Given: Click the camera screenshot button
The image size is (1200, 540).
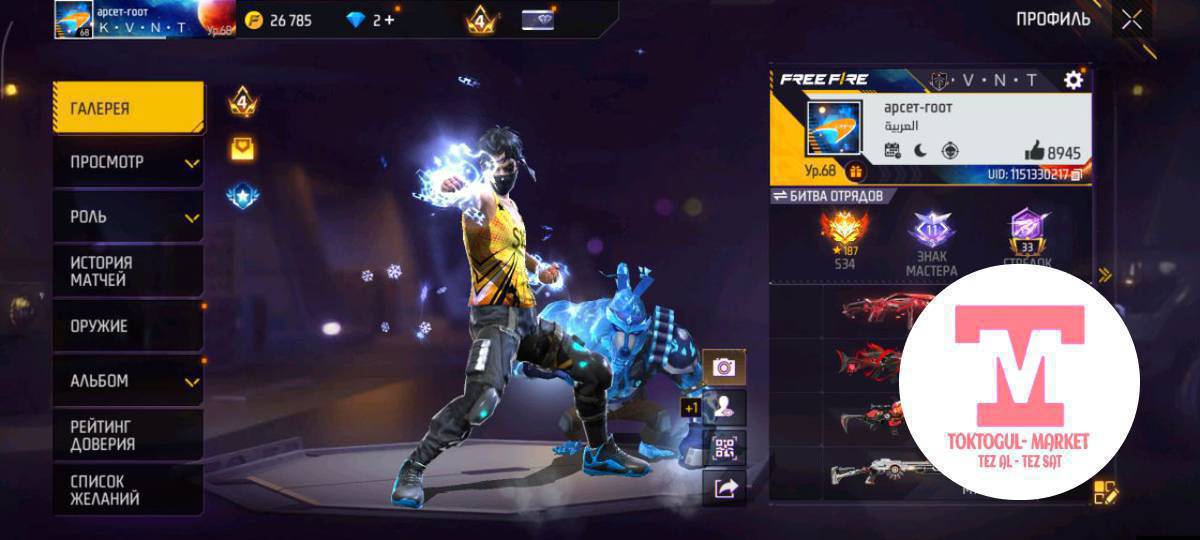Looking at the screenshot, I should pos(724,367).
